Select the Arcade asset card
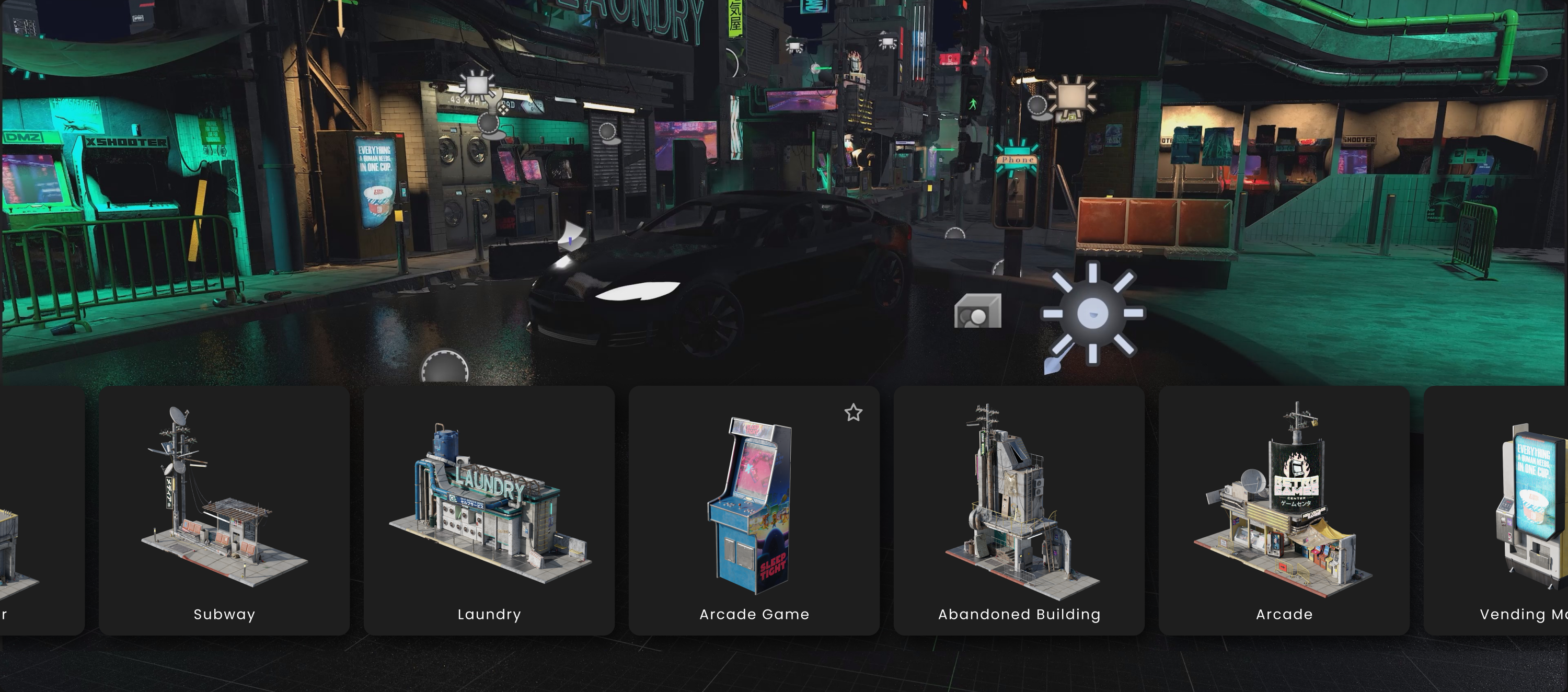1568x692 pixels. click(1284, 511)
